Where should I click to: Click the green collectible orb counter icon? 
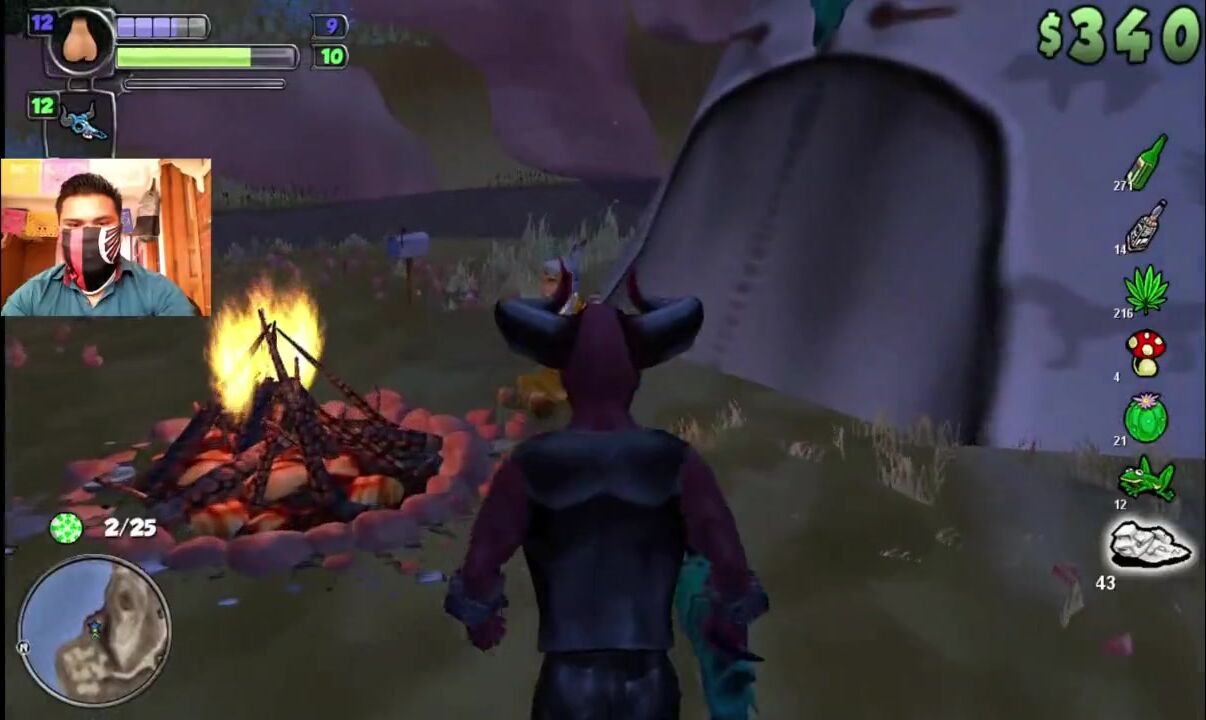[66, 528]
